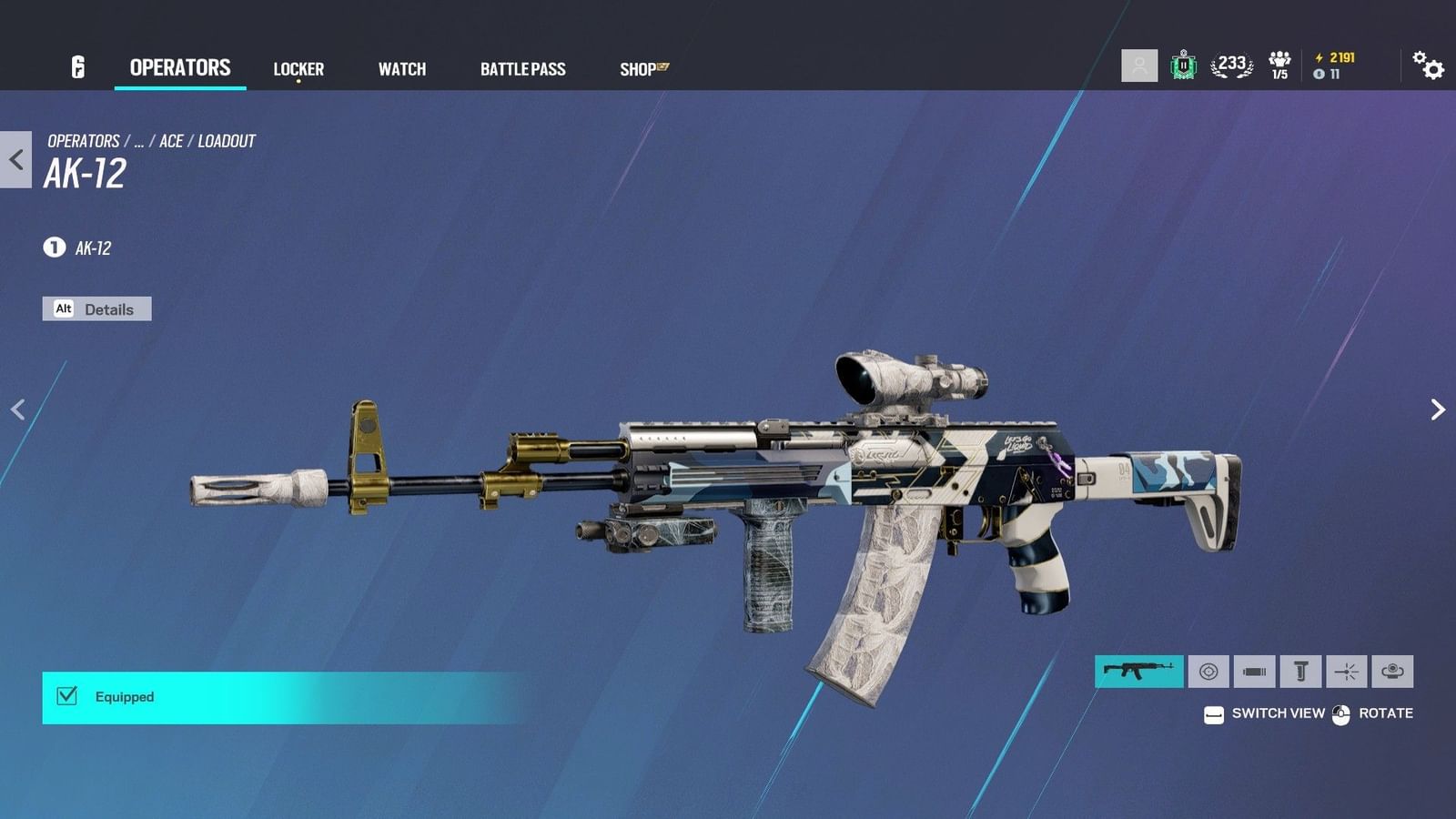This screenshot has height=819, width=1456.
Task: Switch to the LOCKER tab
Action: click(298, 67)
